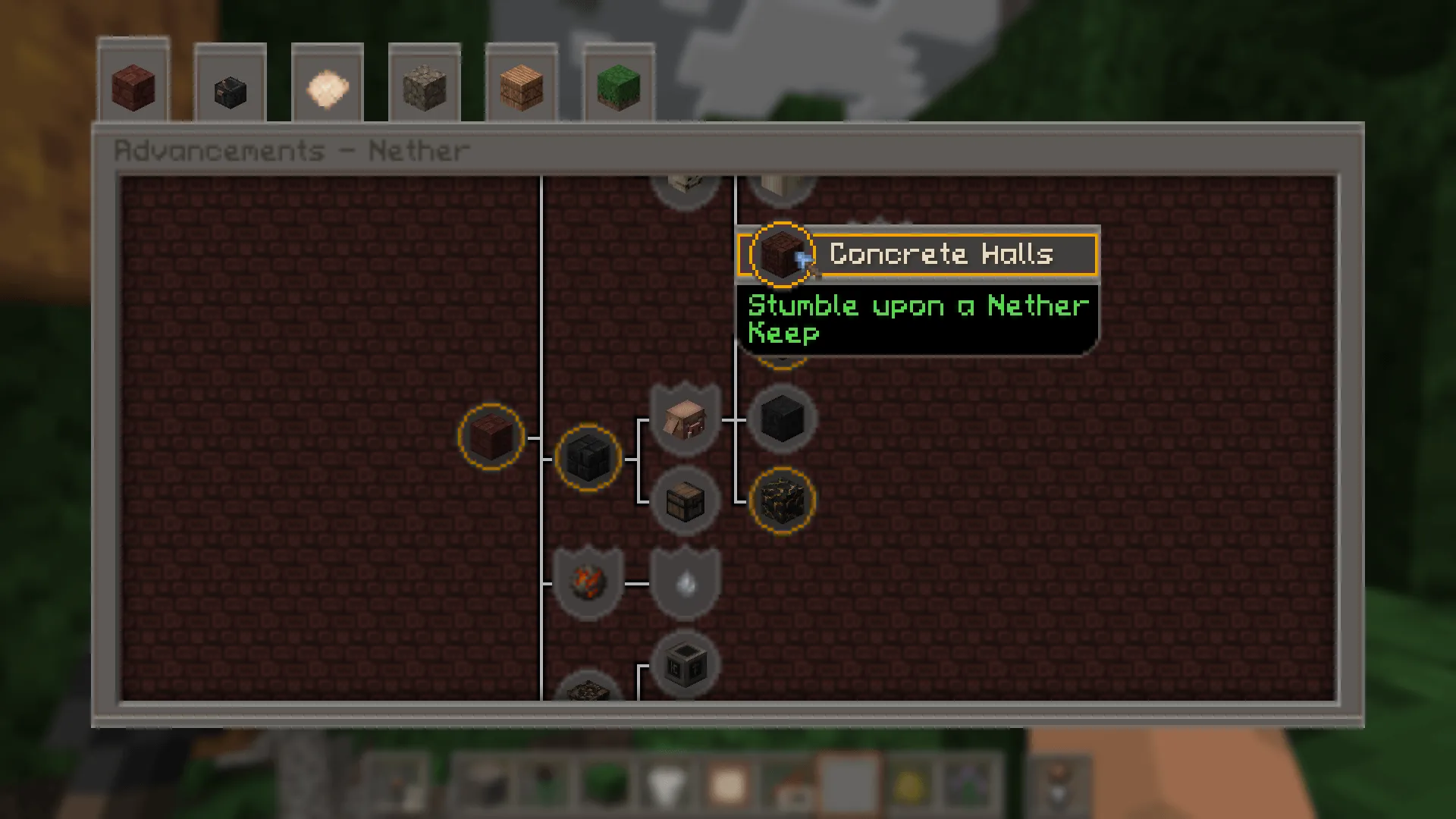Click the fire charge shield advancement
The width and height of the screenshot is (1456, 819).
point(588,584)
